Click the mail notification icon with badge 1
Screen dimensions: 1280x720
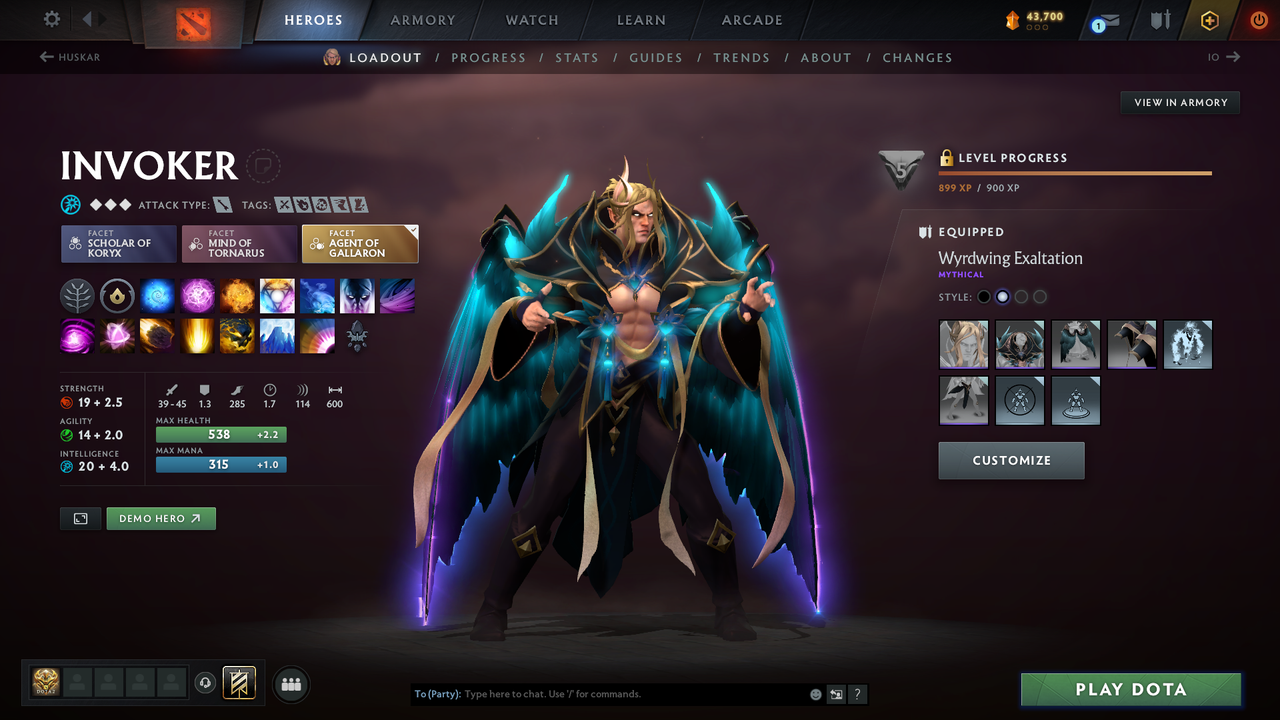click(x=1104, y=20)
